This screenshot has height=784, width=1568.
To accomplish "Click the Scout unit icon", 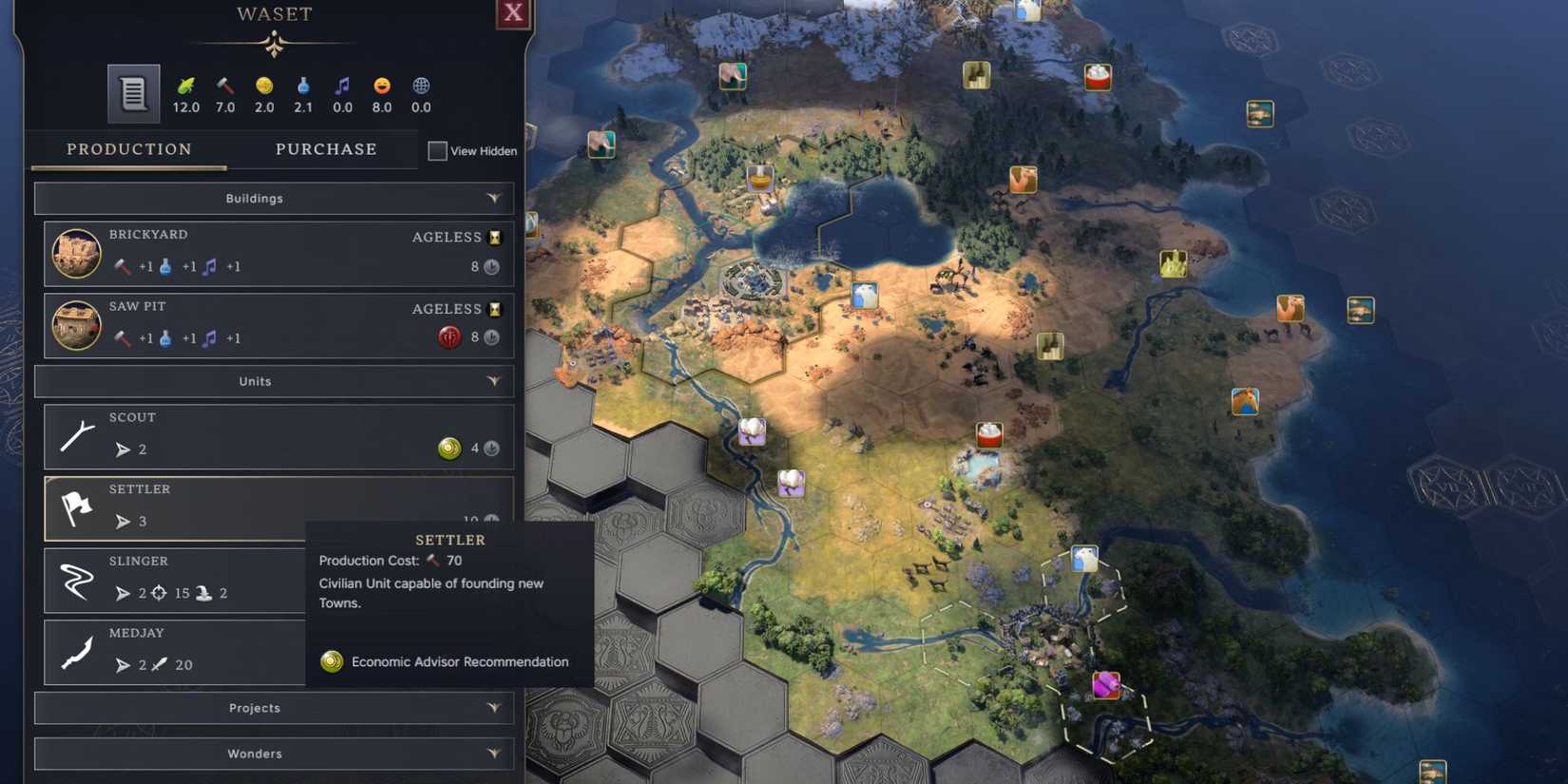I will pyautogui.click(x=76, y=435).
